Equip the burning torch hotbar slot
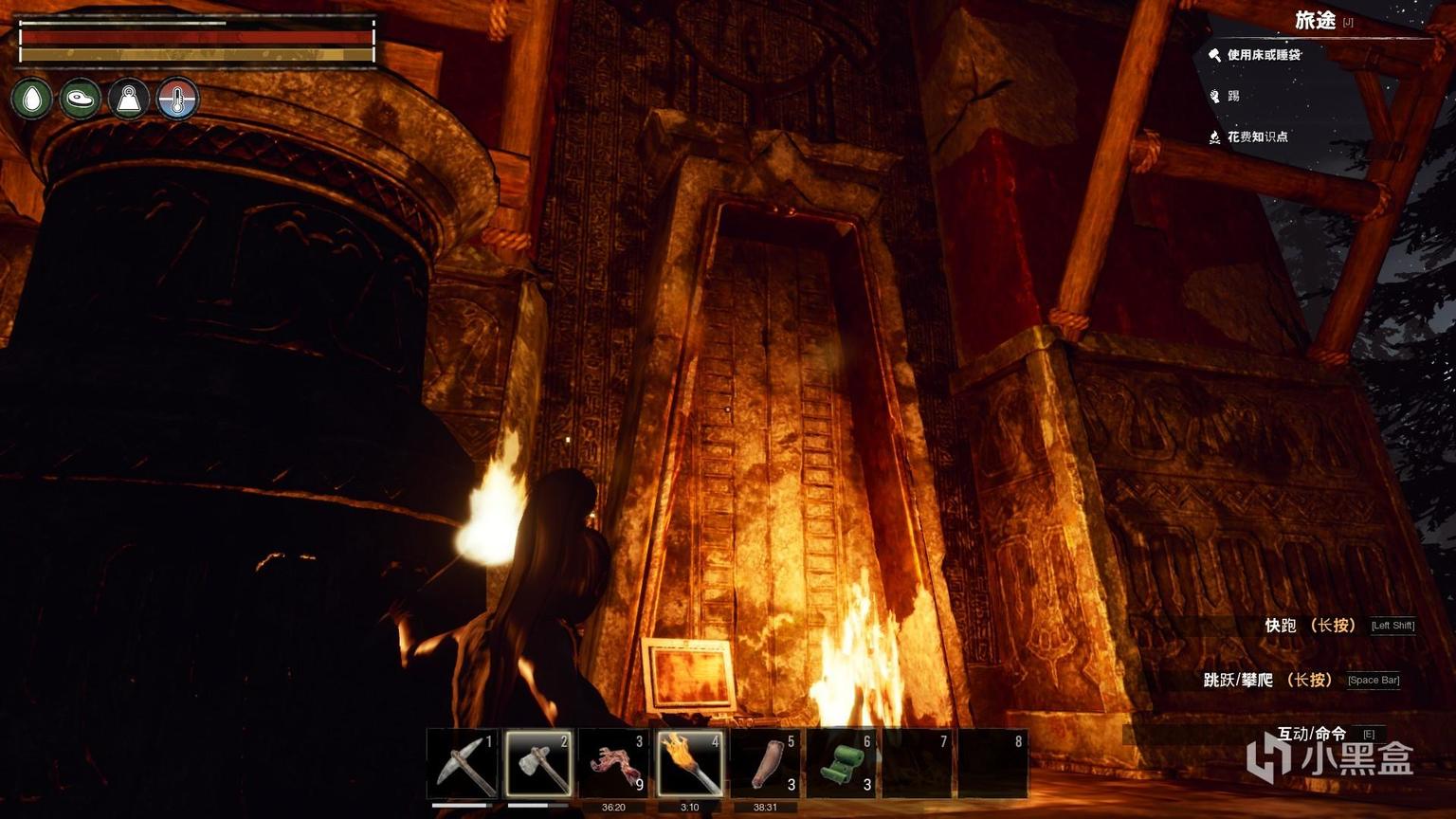 [690, 763]
